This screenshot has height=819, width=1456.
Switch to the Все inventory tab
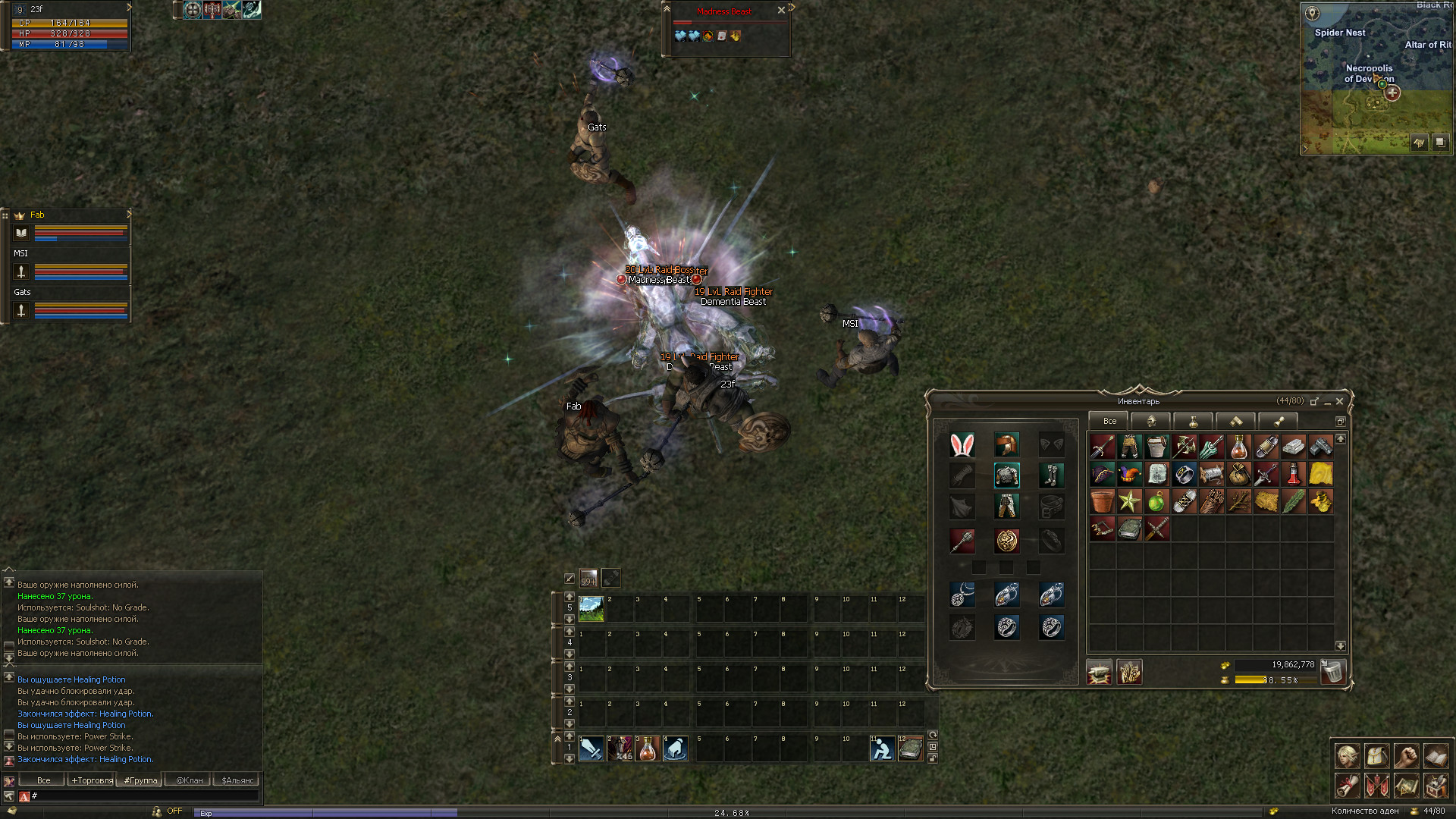(x=1109, y=421)
